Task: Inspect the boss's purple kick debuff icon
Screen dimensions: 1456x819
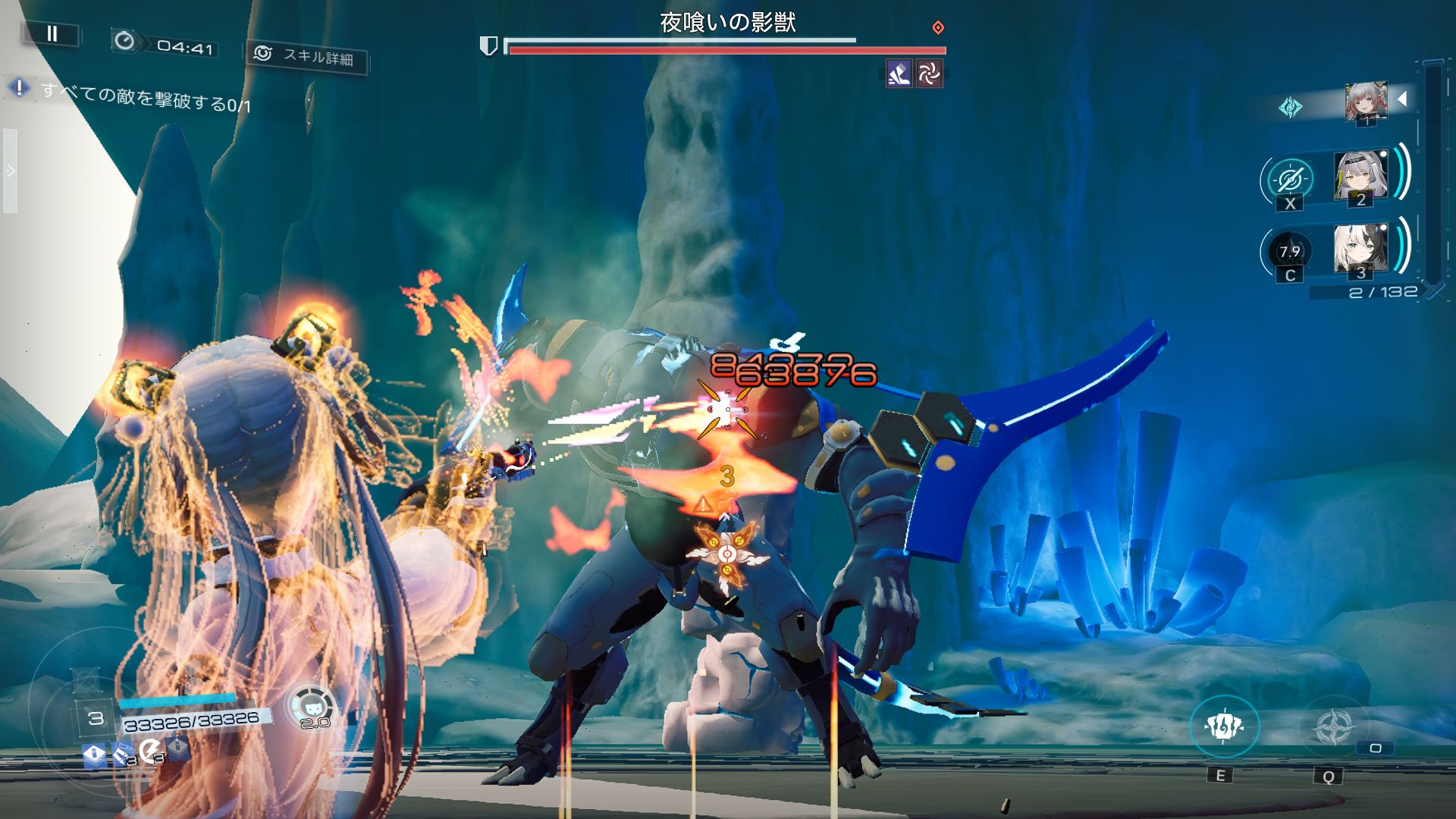Action: pyautogui.click(x=899, y=74)
